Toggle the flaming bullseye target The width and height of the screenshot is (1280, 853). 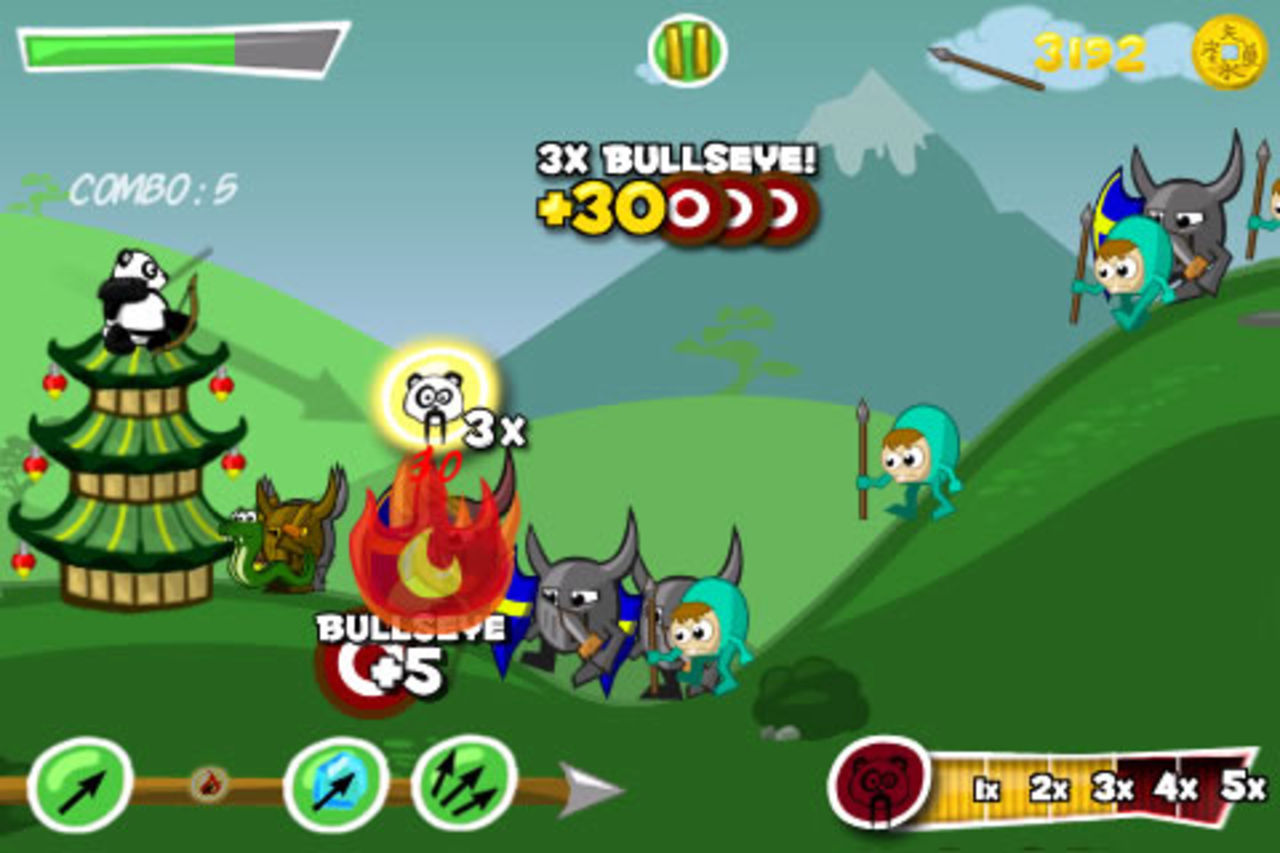428,555
